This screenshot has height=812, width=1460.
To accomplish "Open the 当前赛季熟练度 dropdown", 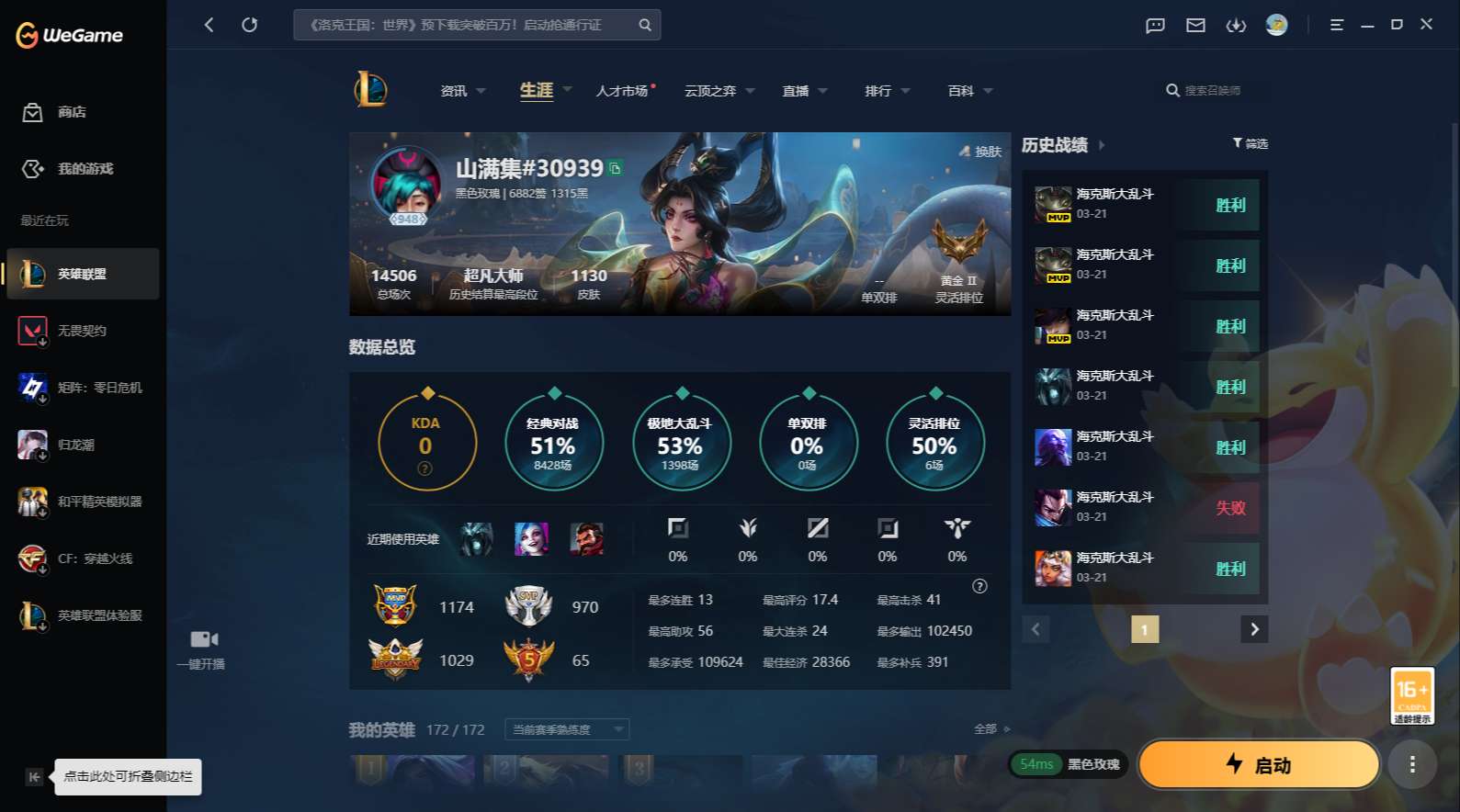I will [566, 728].
